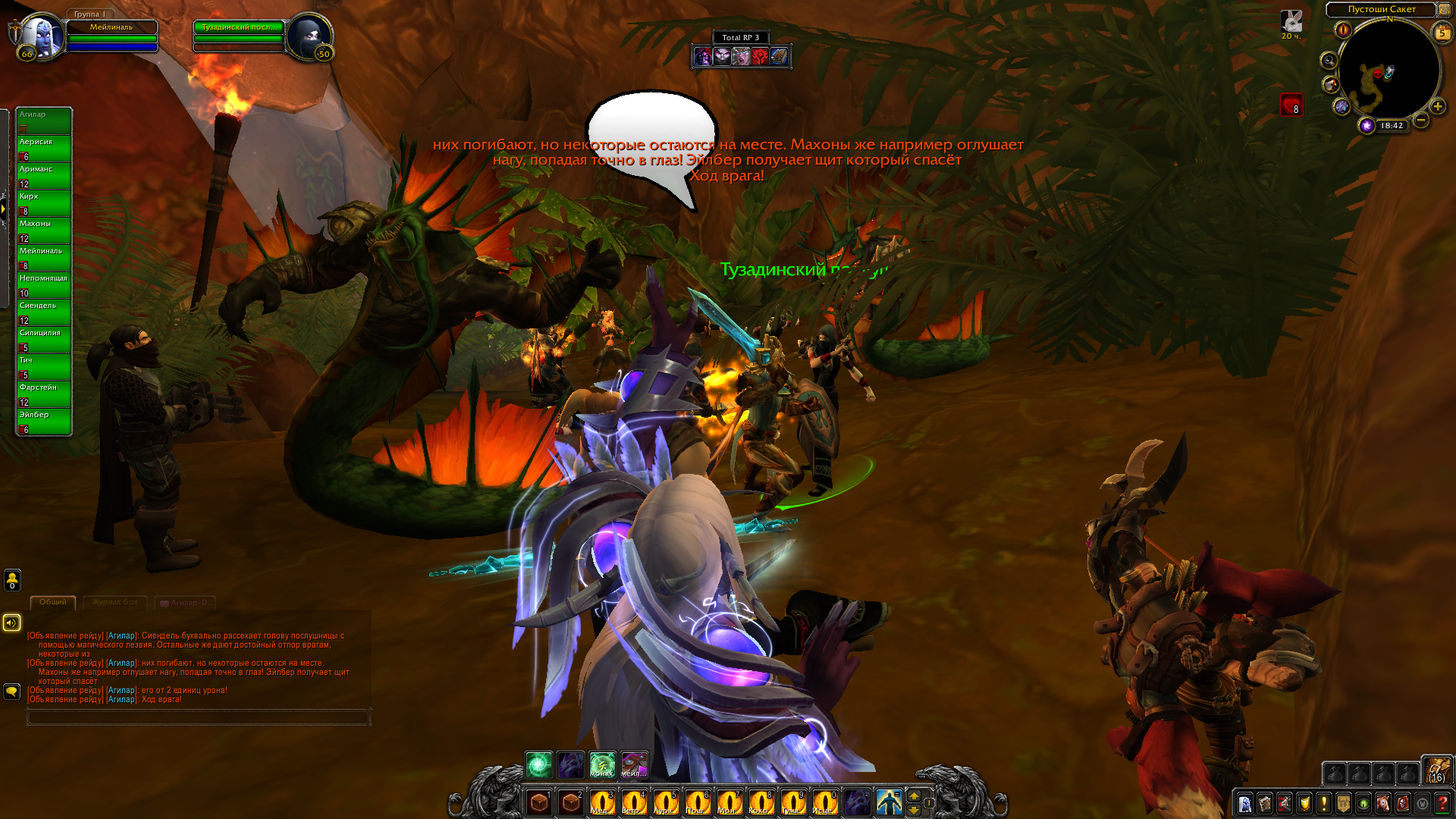This screenshot has height=819, width=1456.
Task: Open the calendar button showing 5
Action: coord(1442,32)
